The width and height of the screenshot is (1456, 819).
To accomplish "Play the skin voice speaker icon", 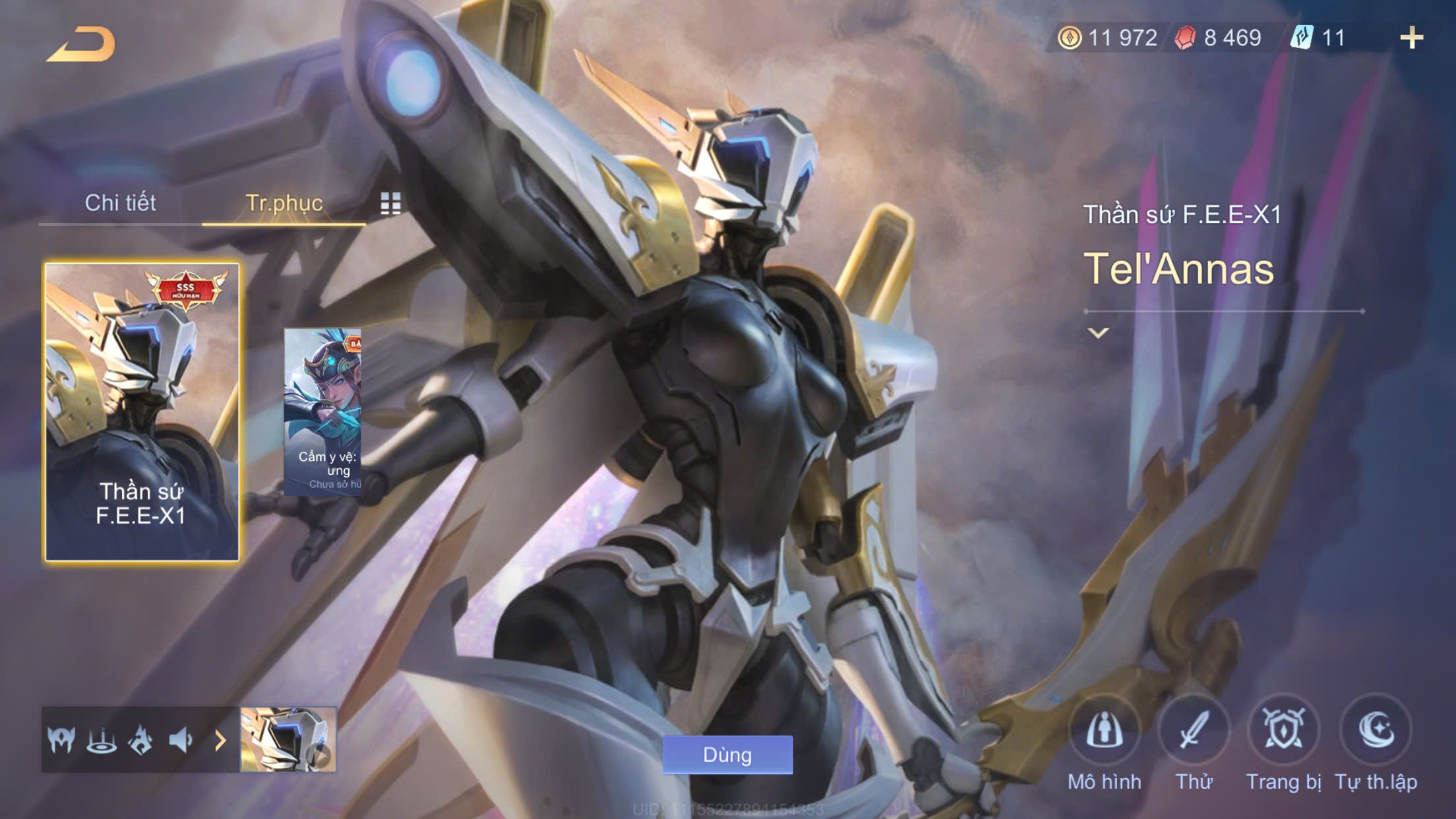I will point(180,741).
